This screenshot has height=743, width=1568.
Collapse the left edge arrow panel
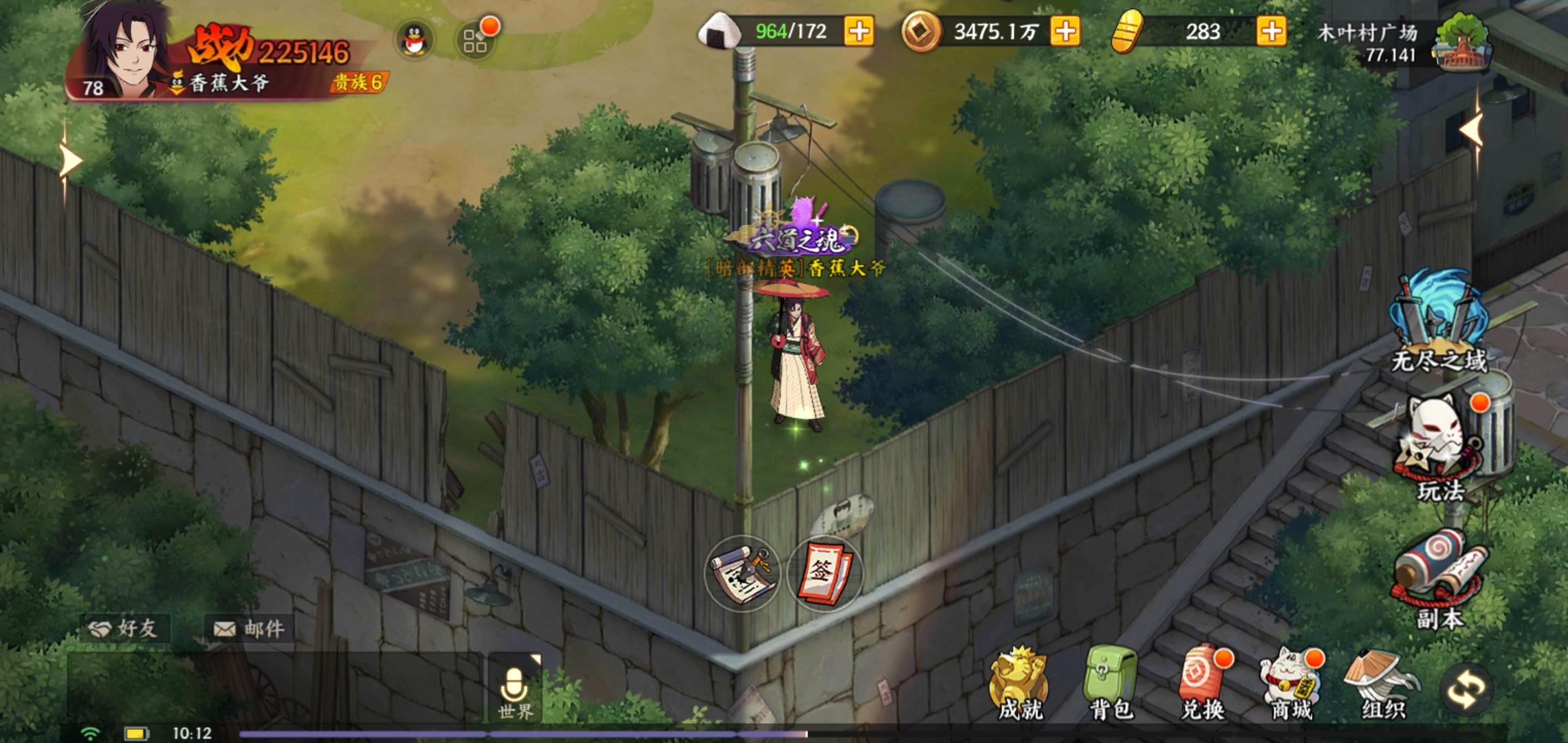[69, 160]
